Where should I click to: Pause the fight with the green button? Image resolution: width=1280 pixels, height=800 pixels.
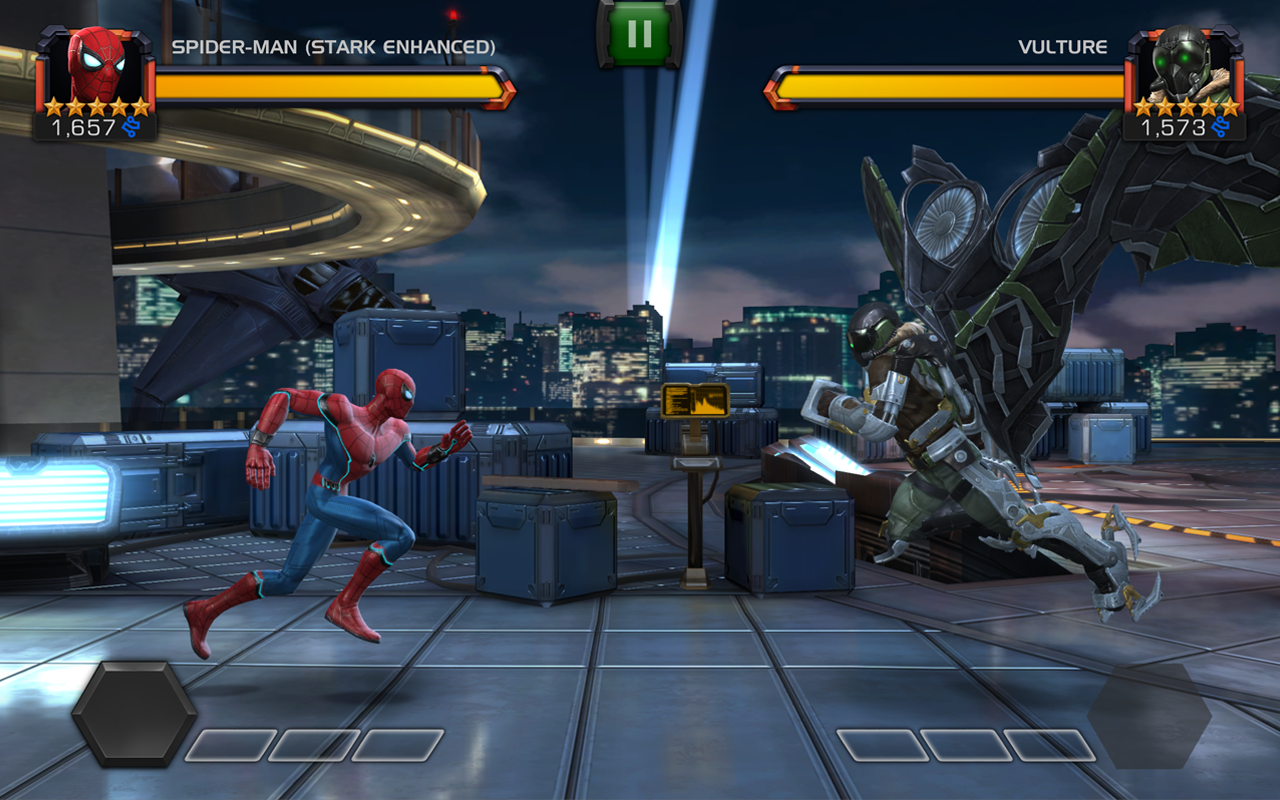click(639, 34)
